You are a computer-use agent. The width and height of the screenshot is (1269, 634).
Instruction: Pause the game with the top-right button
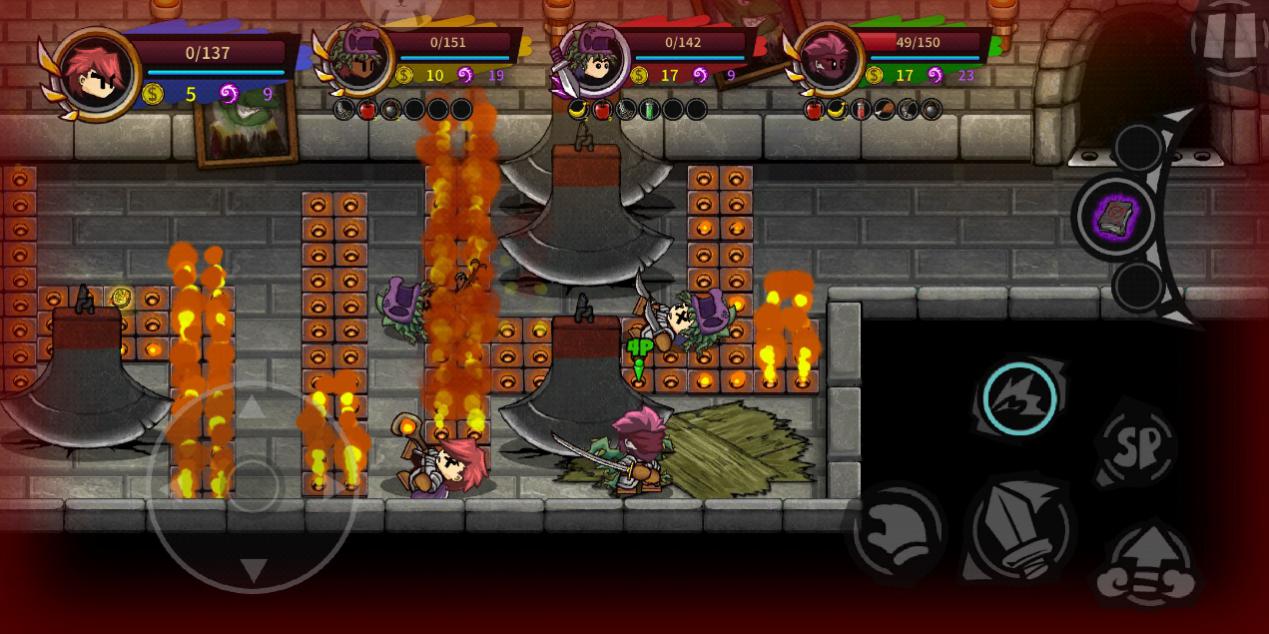[x=1230, y=37]
